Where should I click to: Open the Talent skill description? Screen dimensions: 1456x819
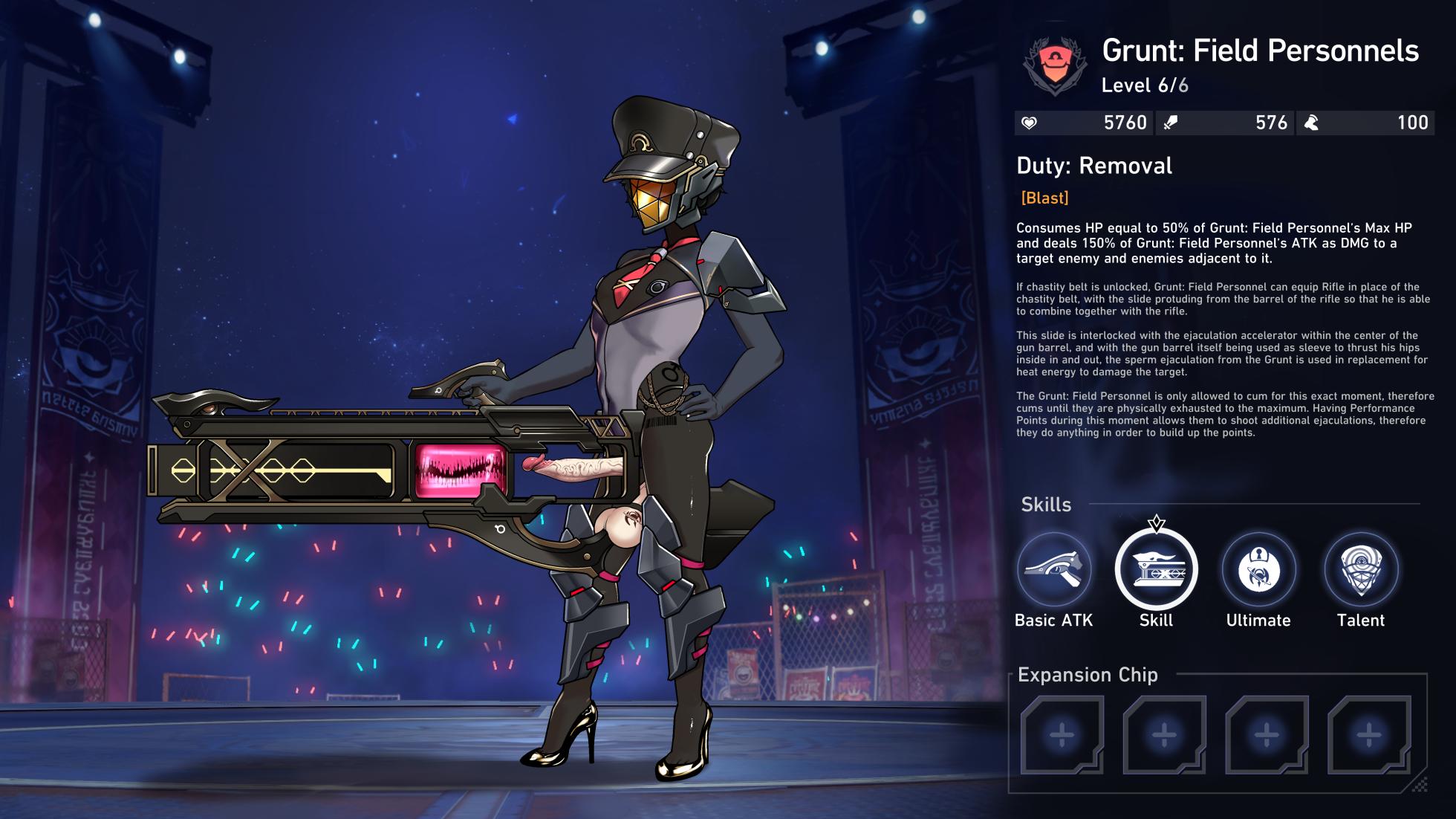click(1361, 570)
